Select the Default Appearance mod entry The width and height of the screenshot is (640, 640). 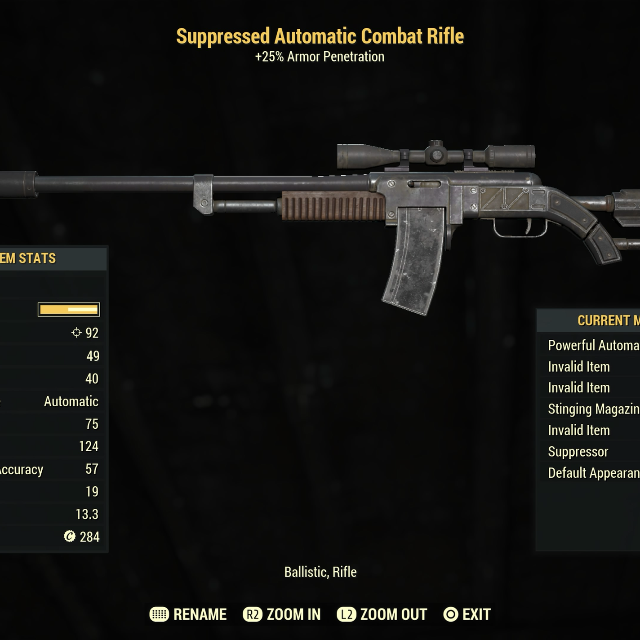pos(593,473)
